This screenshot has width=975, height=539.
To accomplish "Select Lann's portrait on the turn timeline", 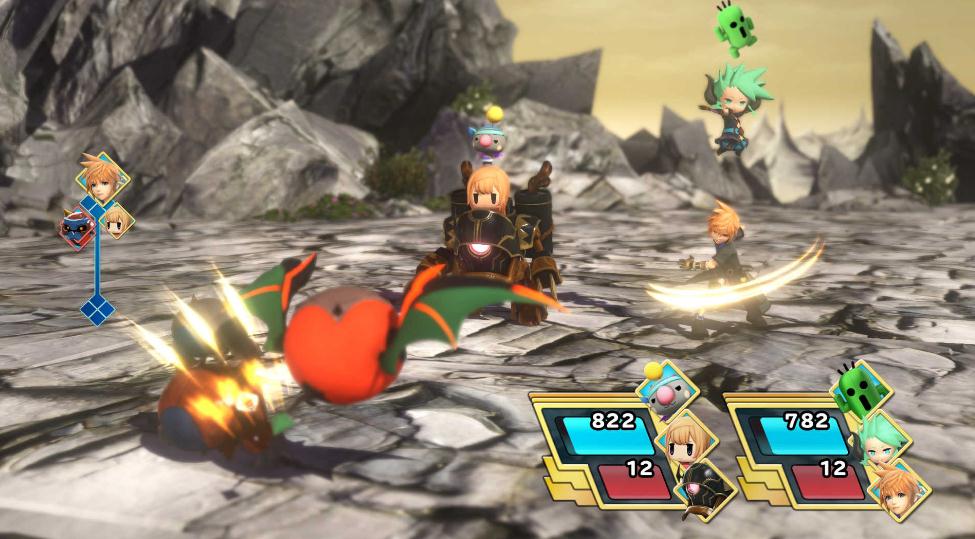I will [102, 180].
